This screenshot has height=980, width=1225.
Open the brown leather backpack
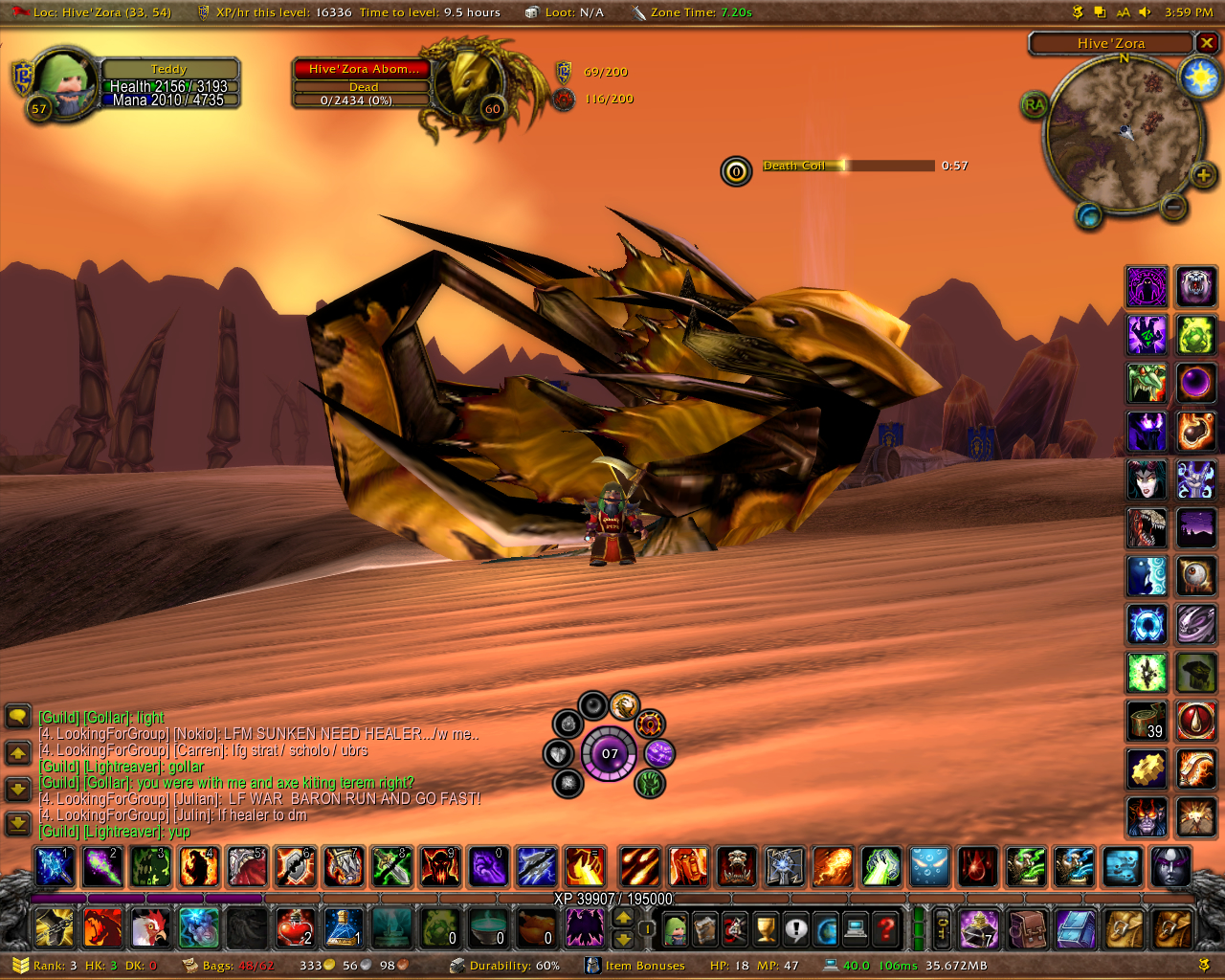(x=1029, y=927)
